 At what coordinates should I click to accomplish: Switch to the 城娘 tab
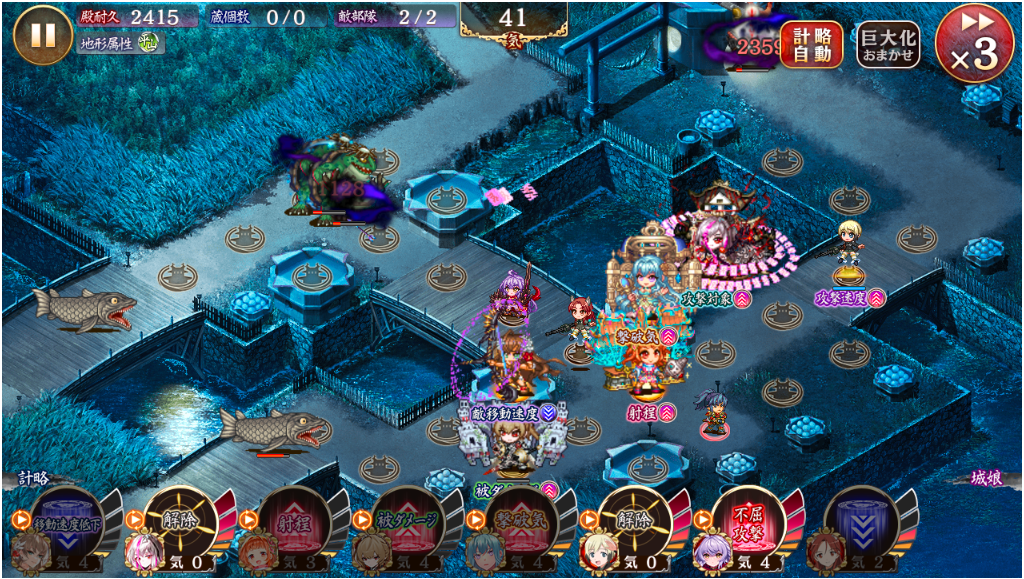pos(990,479)
